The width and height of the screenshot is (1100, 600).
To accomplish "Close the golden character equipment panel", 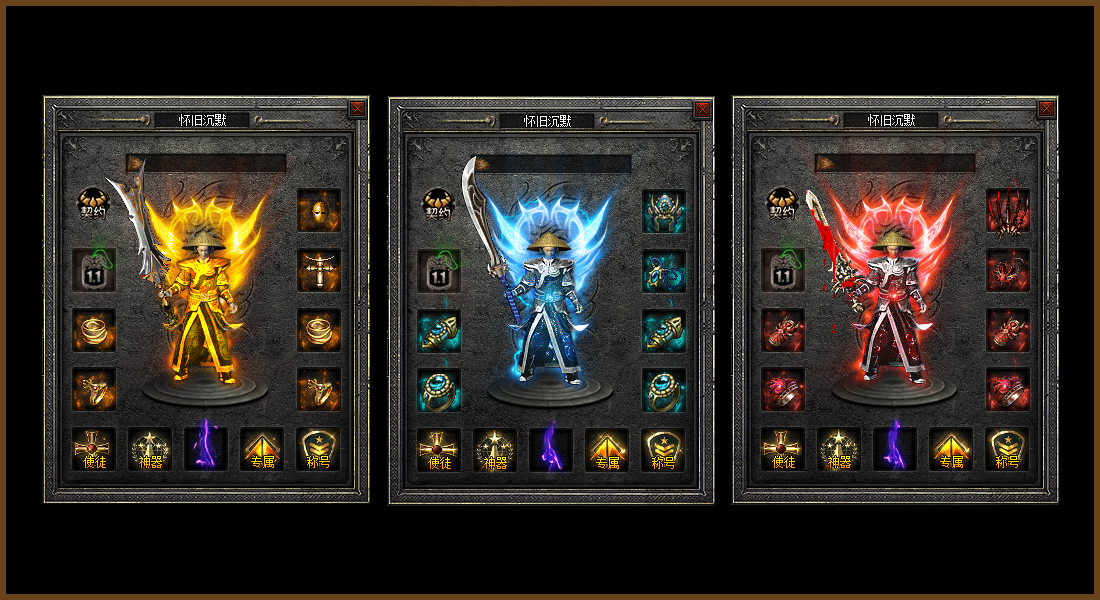I will pos(358,108).
